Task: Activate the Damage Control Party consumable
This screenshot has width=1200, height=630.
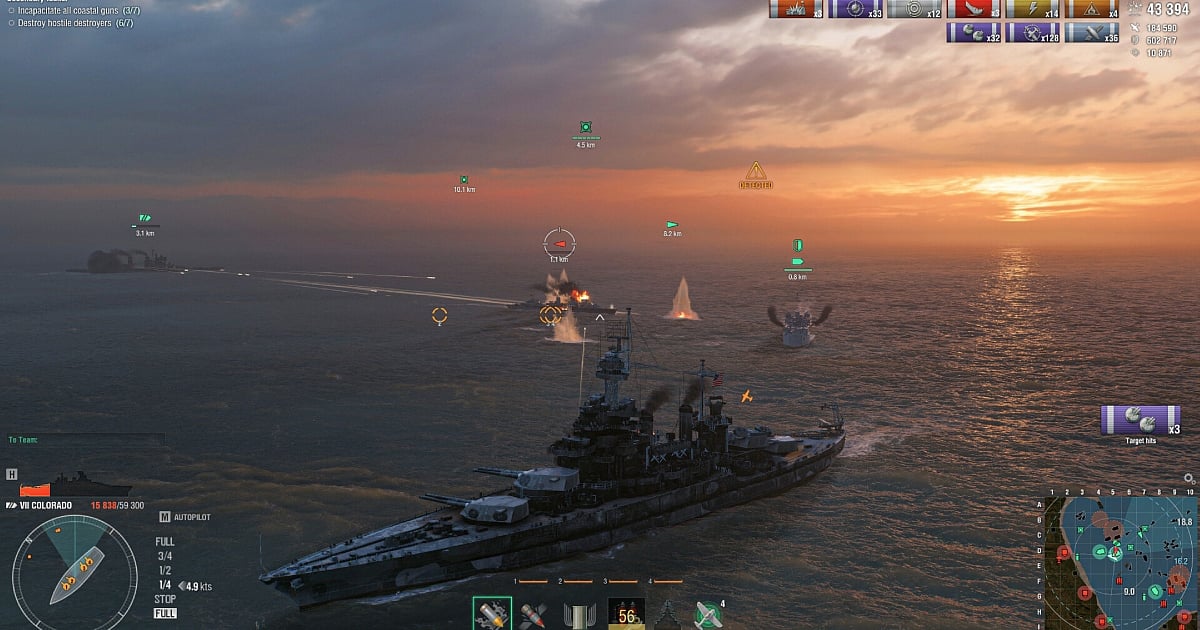Action: click(x=580, y=614)
